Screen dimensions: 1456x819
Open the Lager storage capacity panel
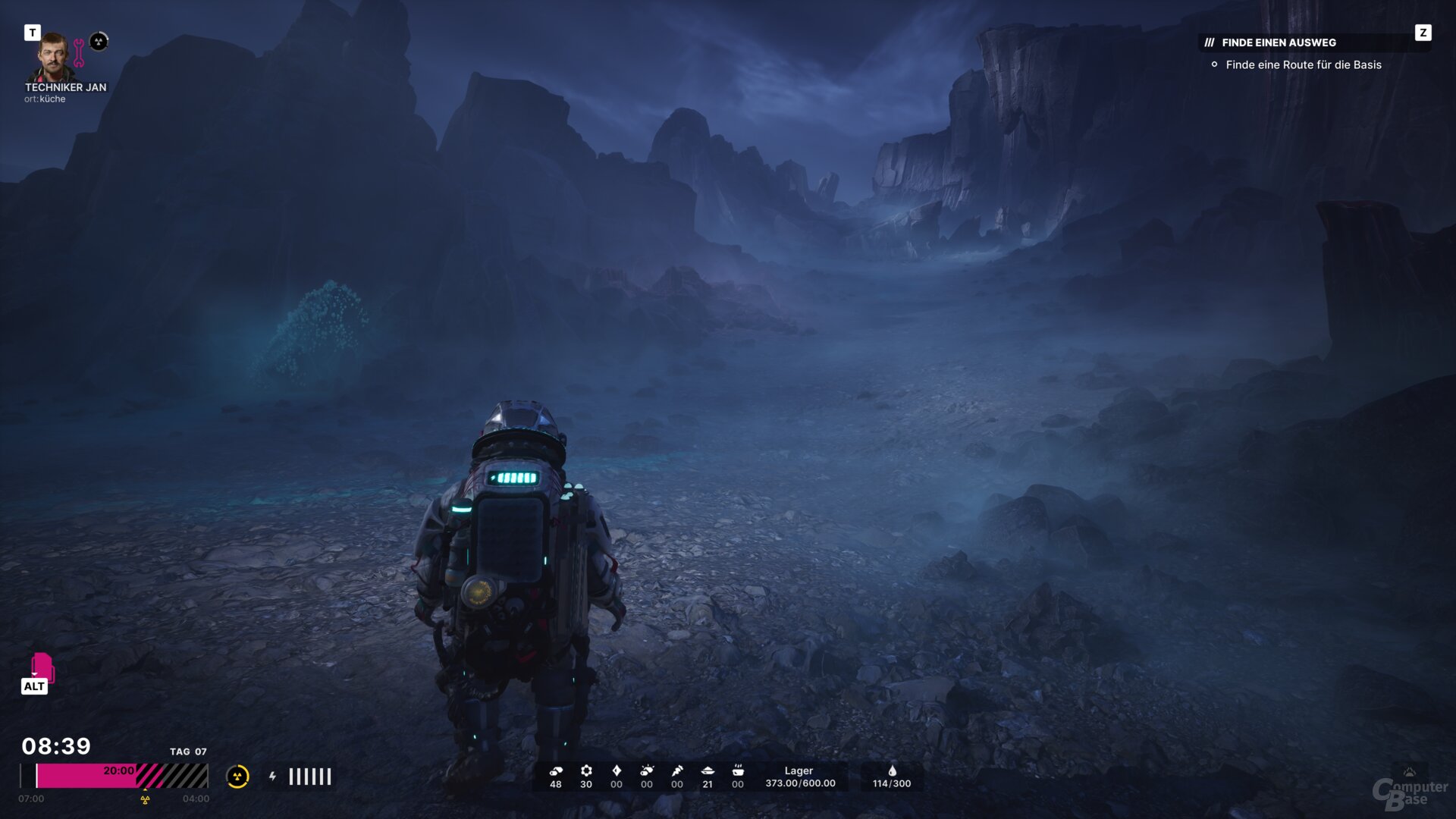click(x=799, y=777)
